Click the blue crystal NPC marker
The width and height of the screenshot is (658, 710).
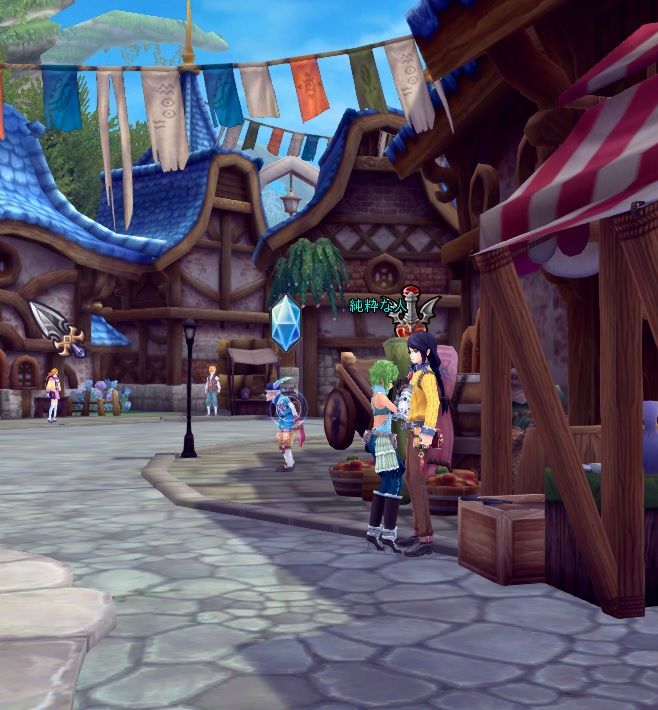(x=286, y=322)
